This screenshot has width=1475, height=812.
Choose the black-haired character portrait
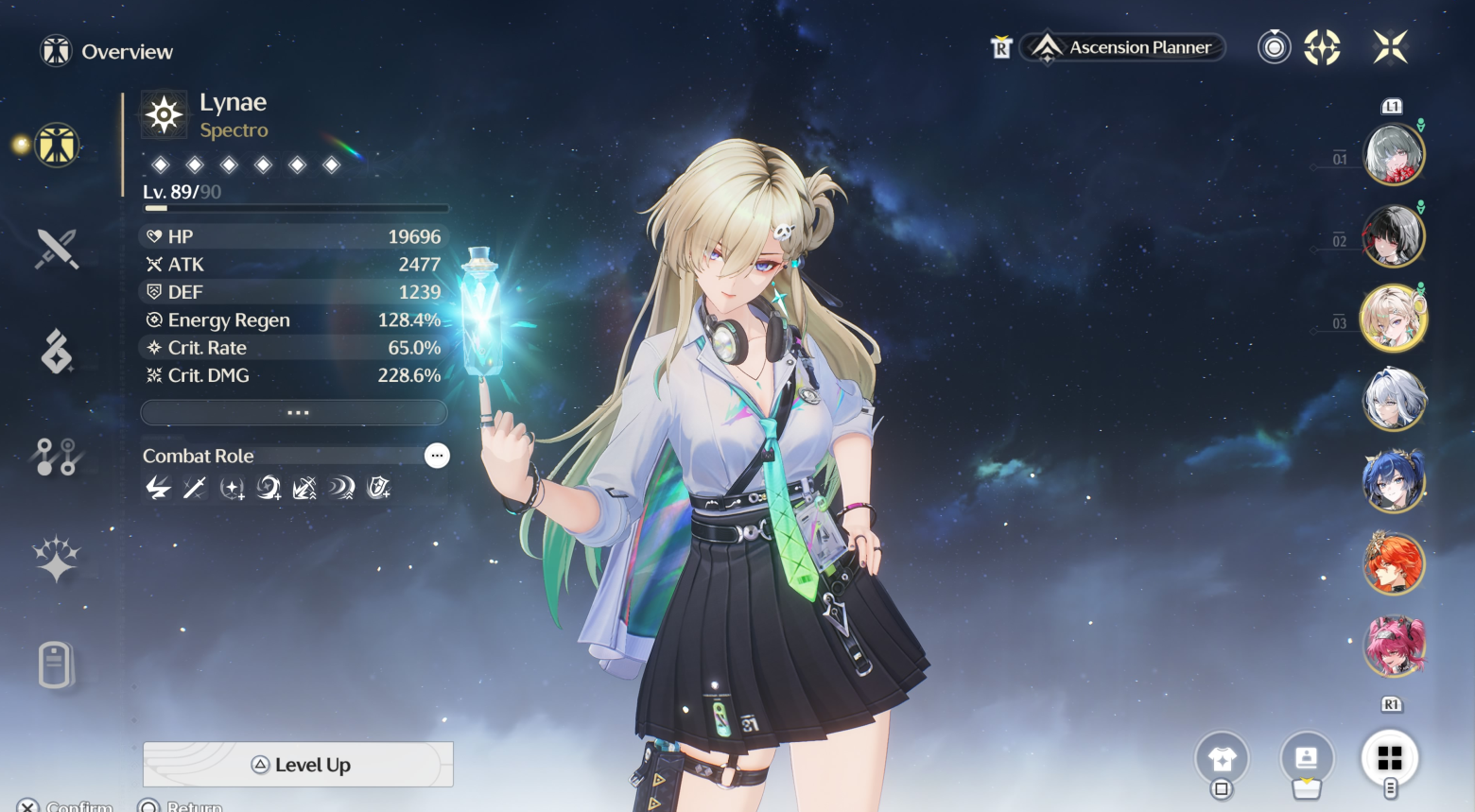[1394, 236]
